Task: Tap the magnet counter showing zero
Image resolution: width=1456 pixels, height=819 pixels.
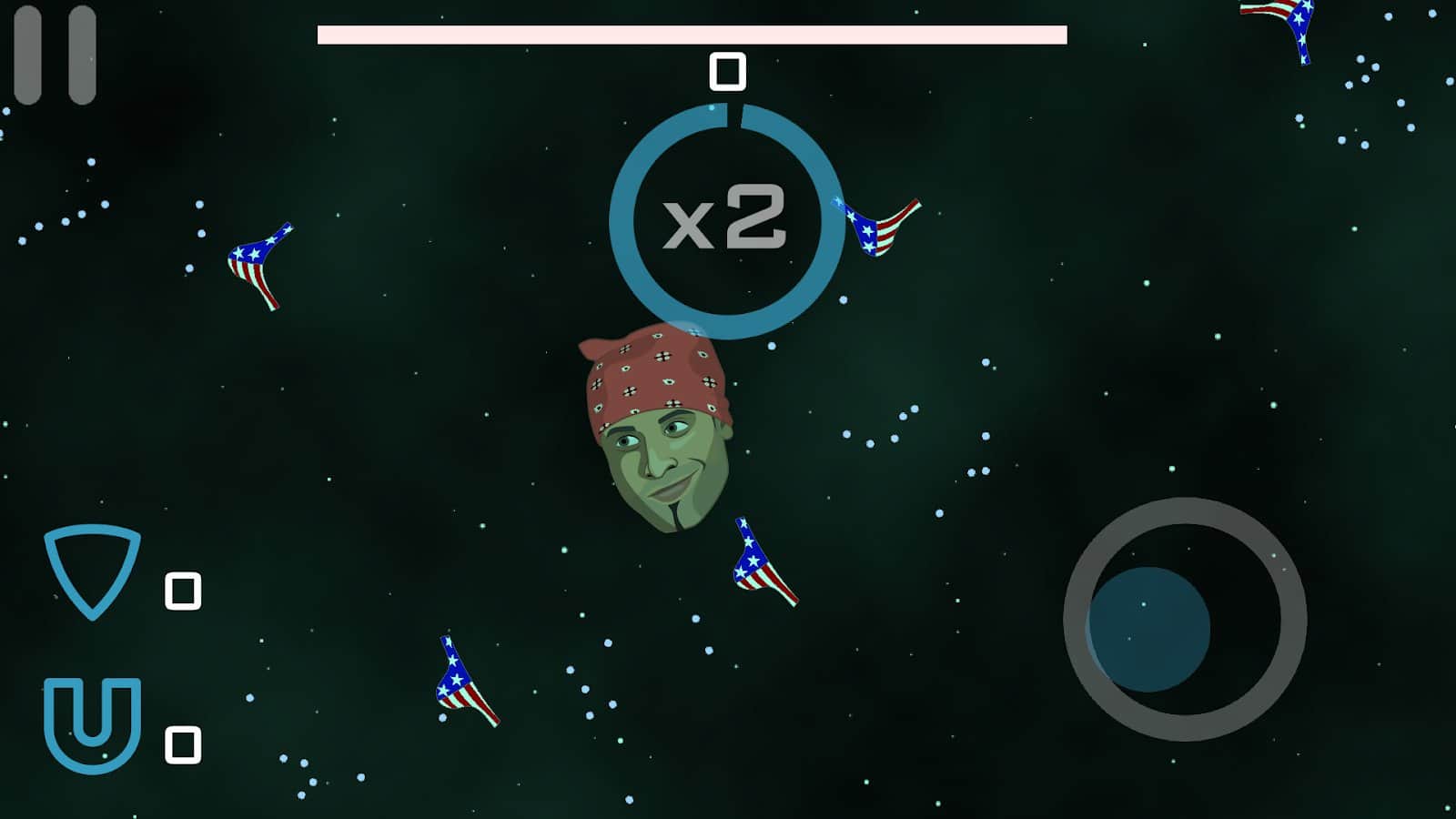Action: (182, 743)
